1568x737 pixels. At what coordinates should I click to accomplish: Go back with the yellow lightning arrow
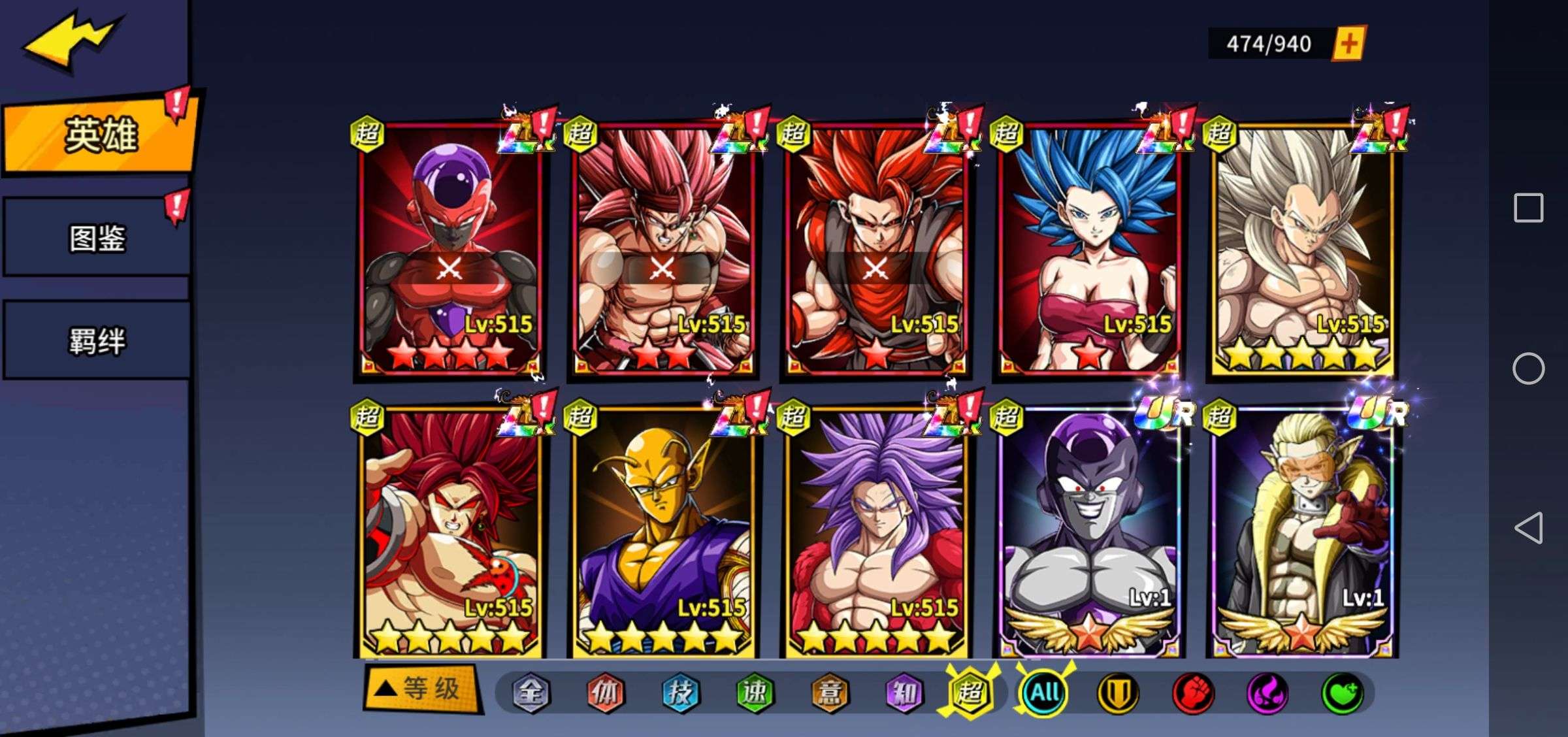tap(71, 41)
